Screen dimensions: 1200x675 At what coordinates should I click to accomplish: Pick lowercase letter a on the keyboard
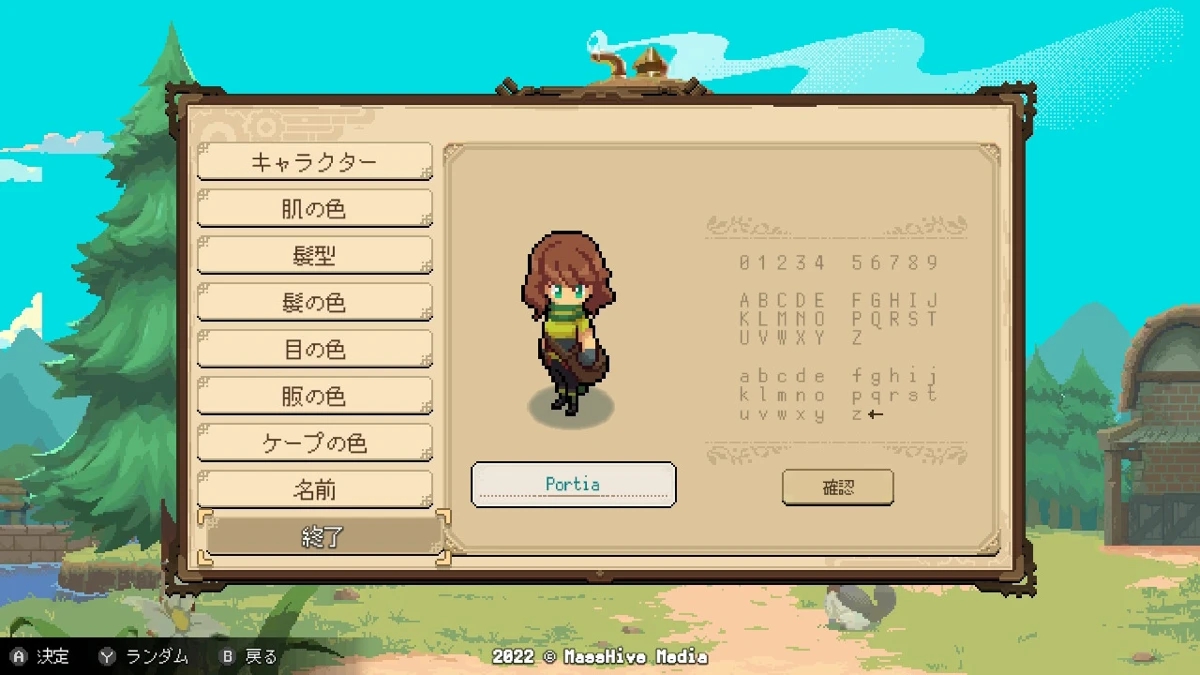[x=745, y=377]
